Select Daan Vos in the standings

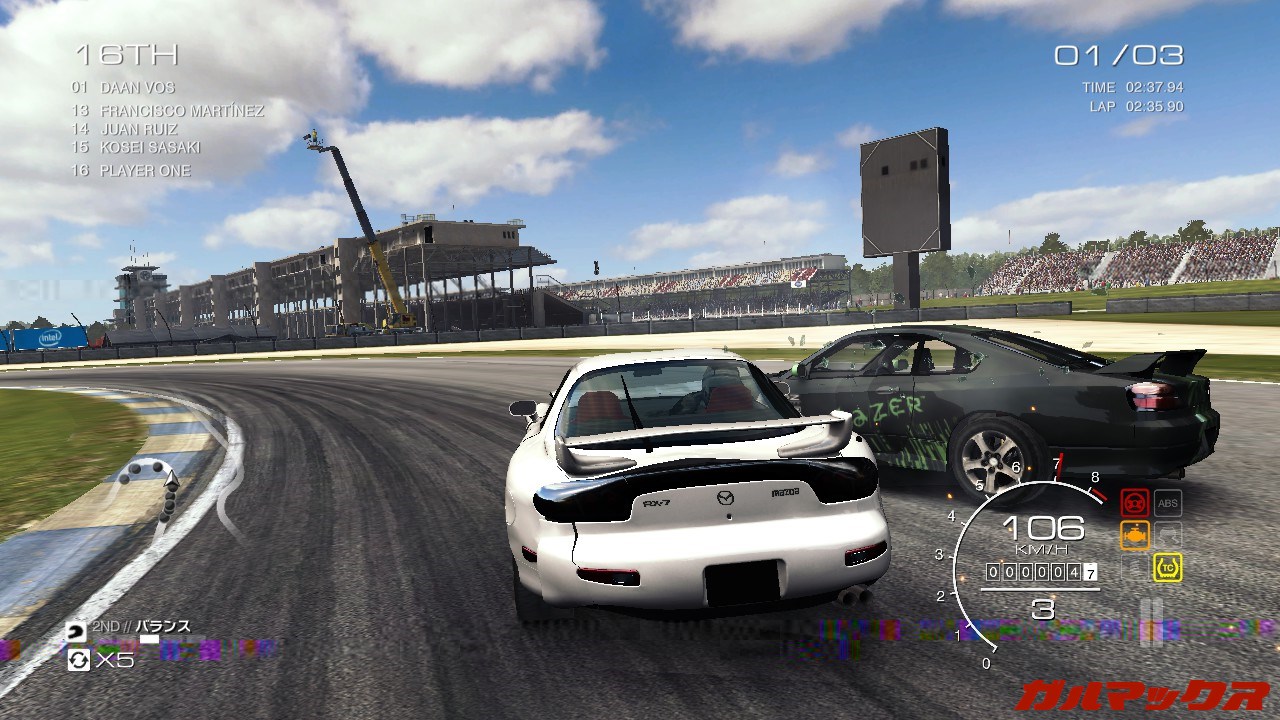[x=137, y=87]
